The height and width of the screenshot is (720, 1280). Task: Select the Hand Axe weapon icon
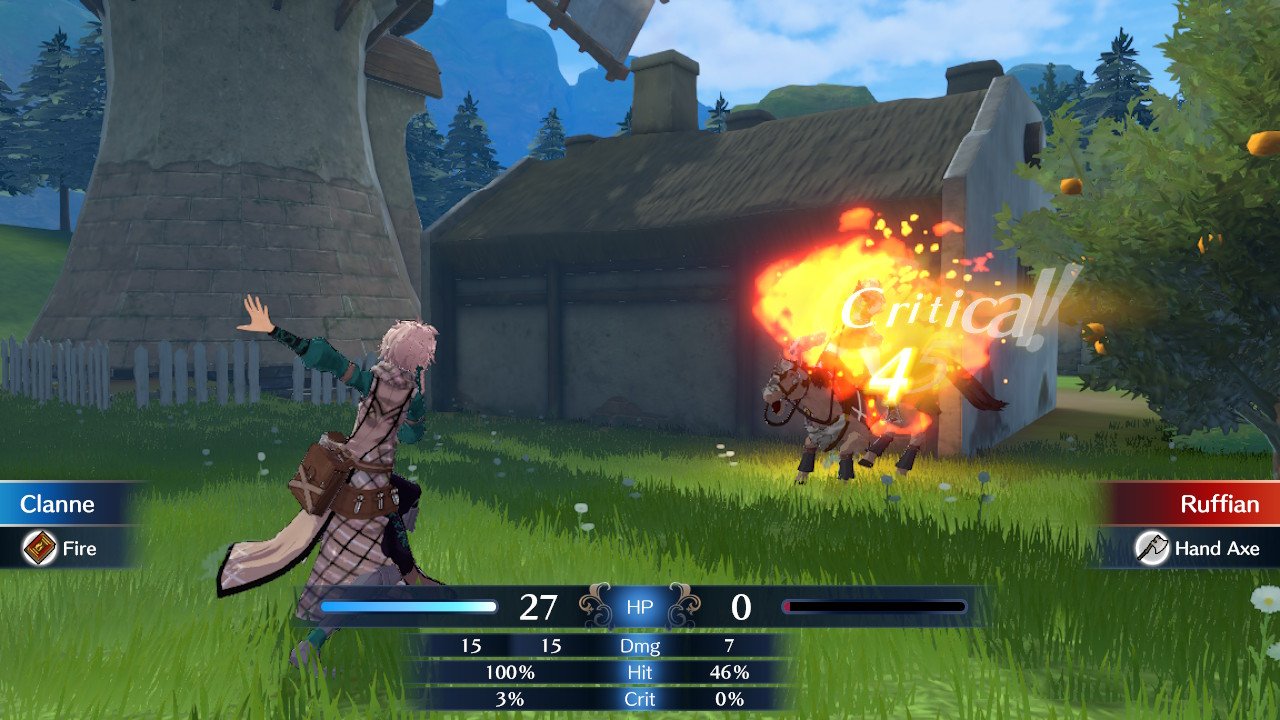coord(1153,548)
